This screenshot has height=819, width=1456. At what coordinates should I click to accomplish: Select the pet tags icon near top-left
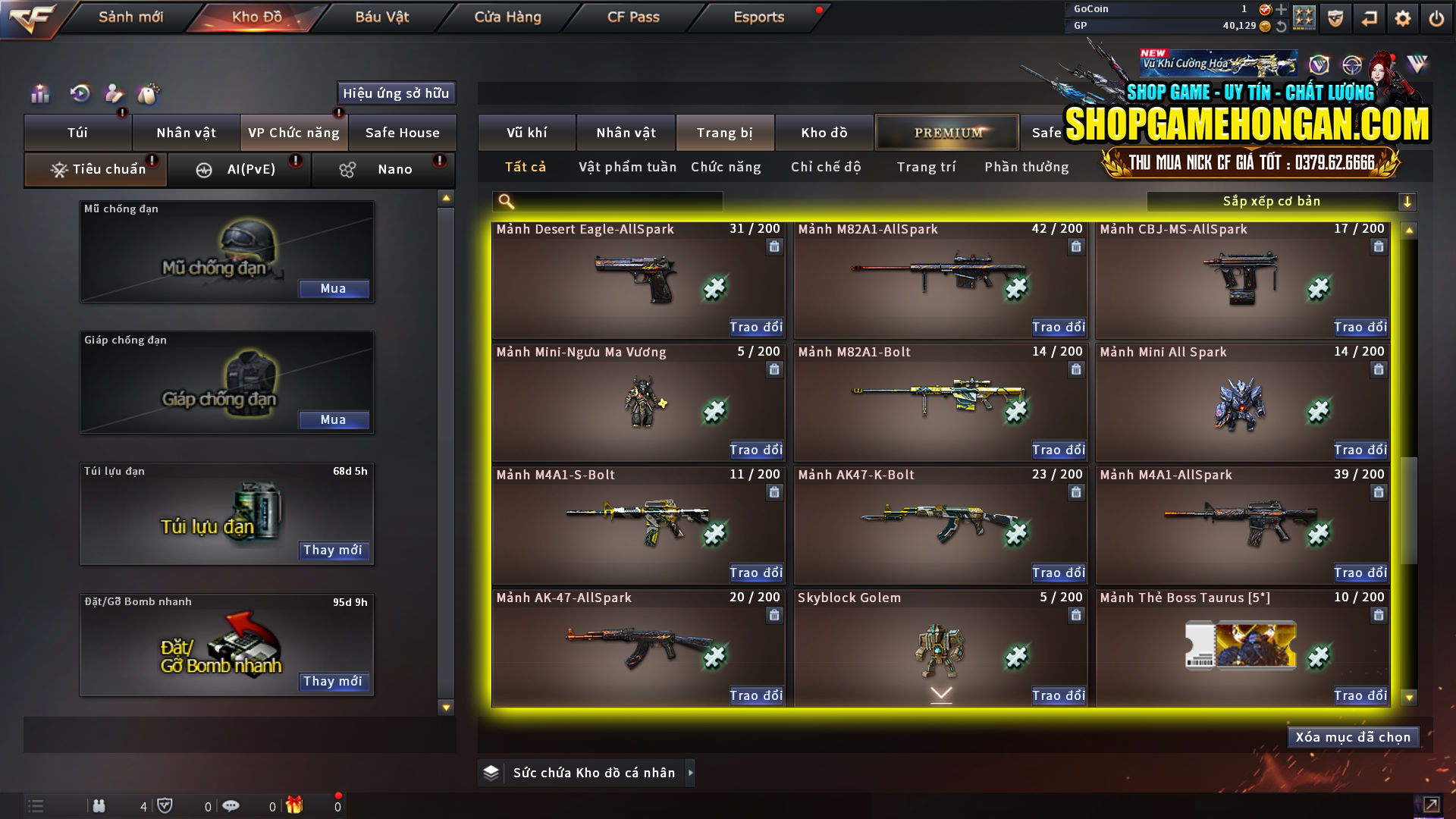(x=149, y=93)
